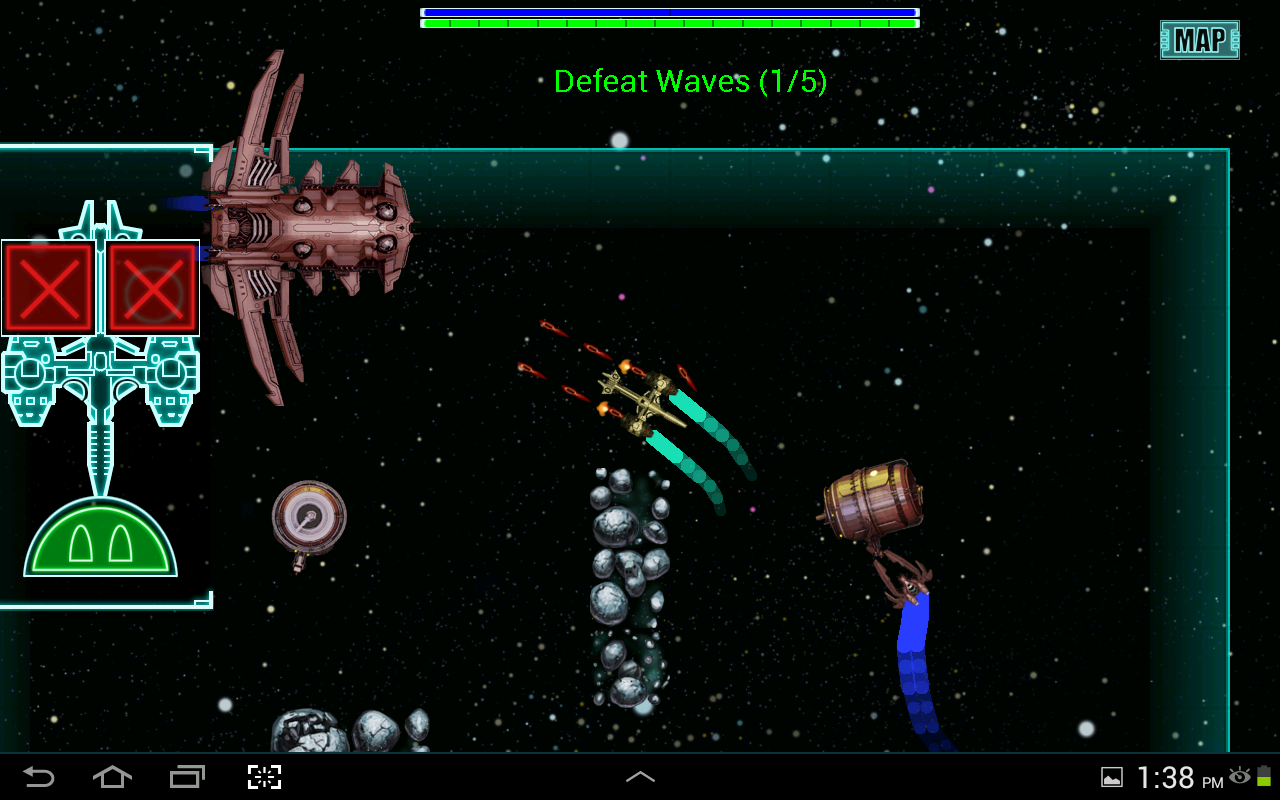The width and height of the screenshot is (1280, 800).
Task: Tap the left red X weapon slot
Action: point(48,288)
